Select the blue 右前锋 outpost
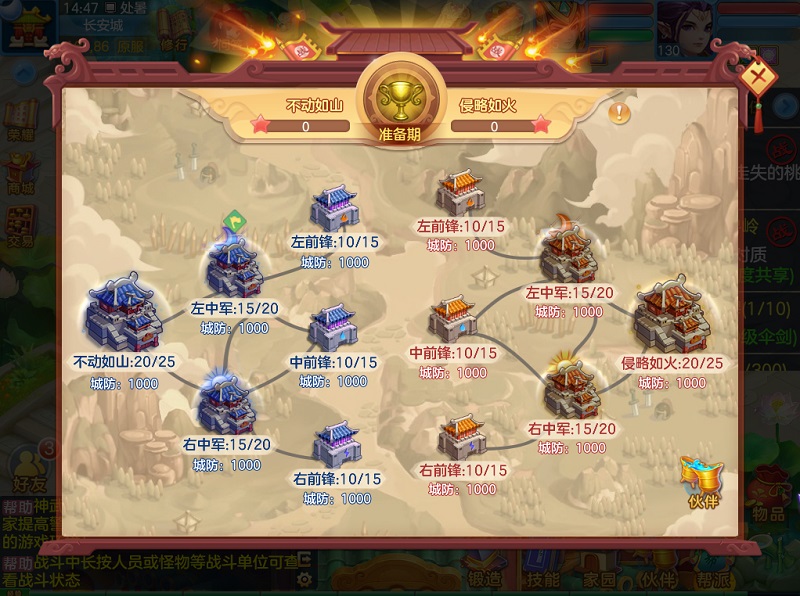 pyautogui.click(x=336, y=442)
